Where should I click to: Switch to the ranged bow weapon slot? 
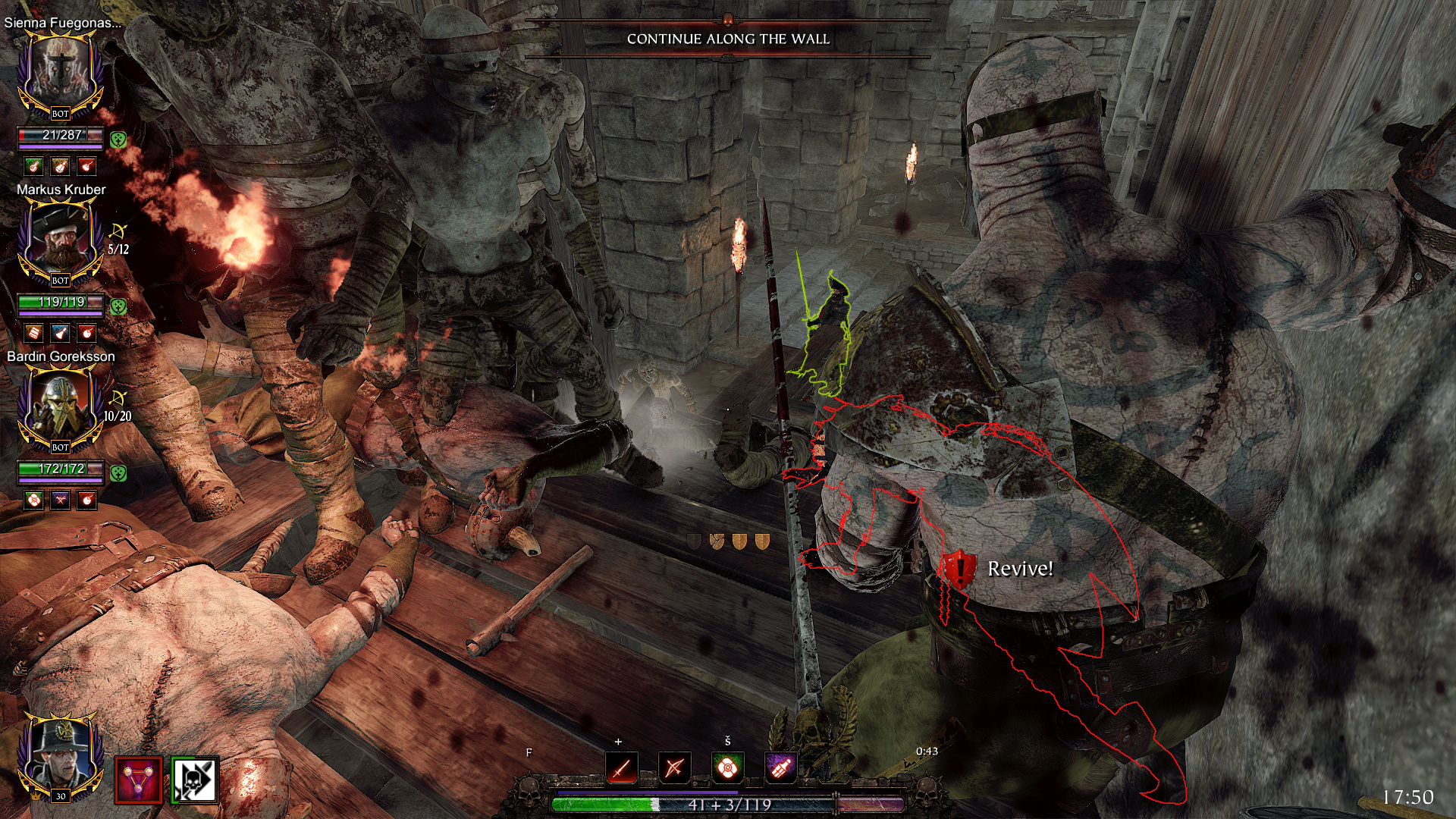tap(674, 768)
